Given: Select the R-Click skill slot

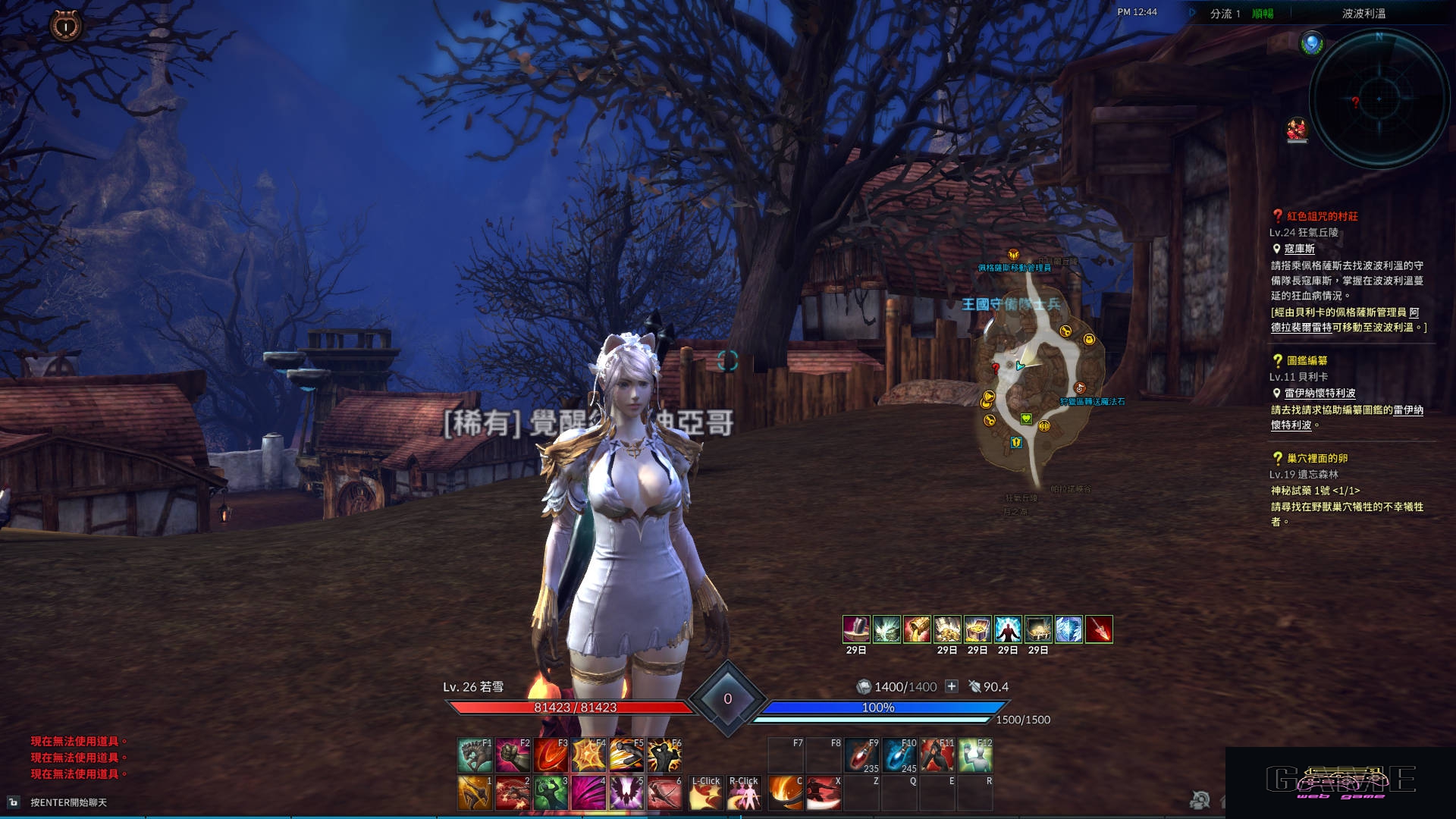Looking at the screenshot, I should point(744,793).
